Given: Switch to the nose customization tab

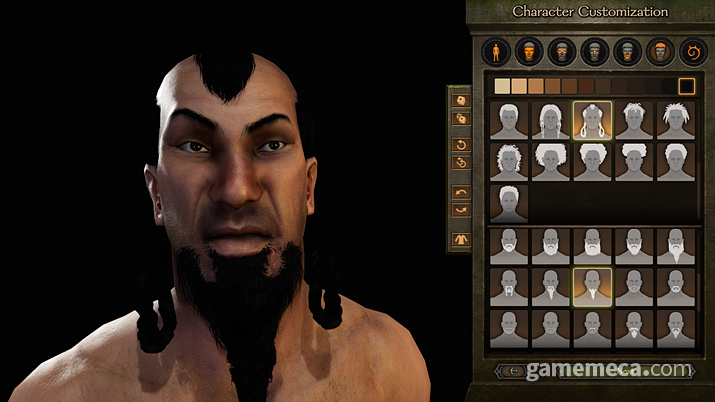Looking at the screenshot, I should click(x=594, y=50).
